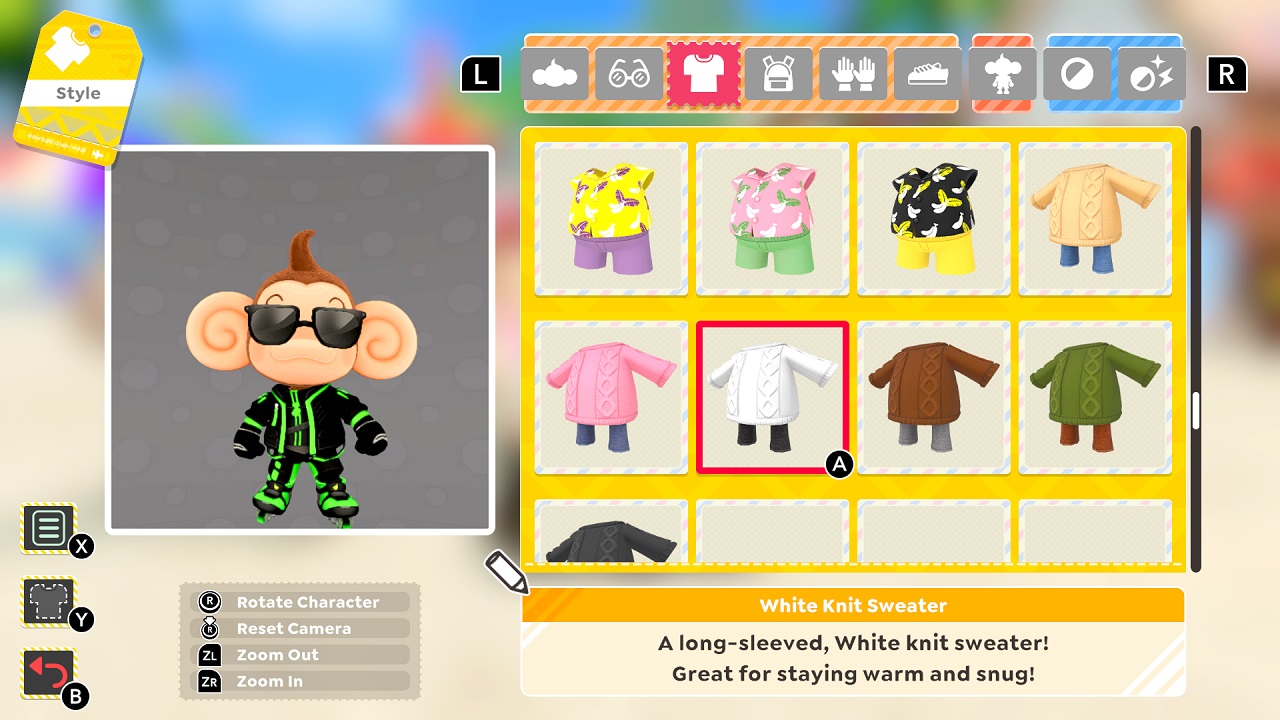Screen dimensions: 1280x720
Task: Select the remove clothing Y icon
Action: [x=47, y=599]
